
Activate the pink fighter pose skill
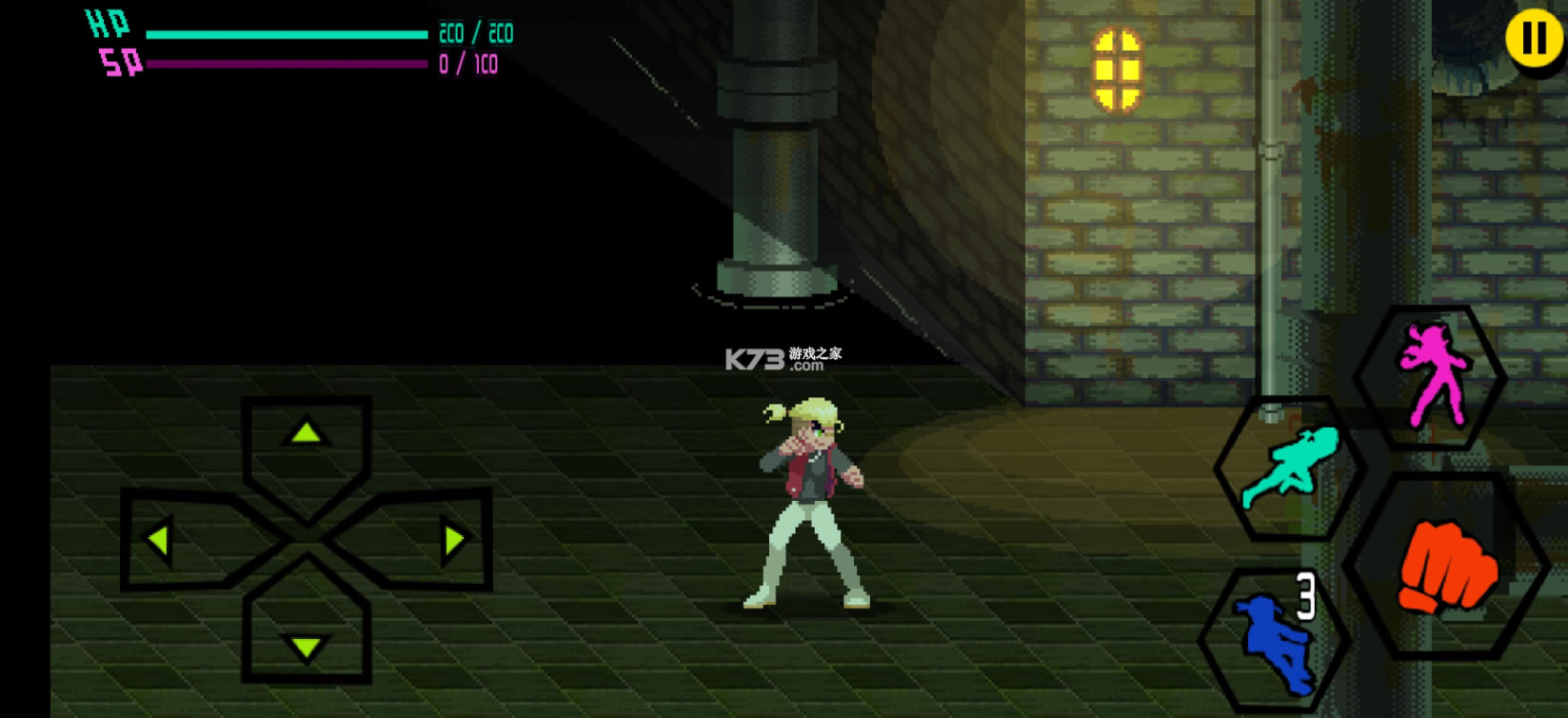click(x=1430, y=376)
